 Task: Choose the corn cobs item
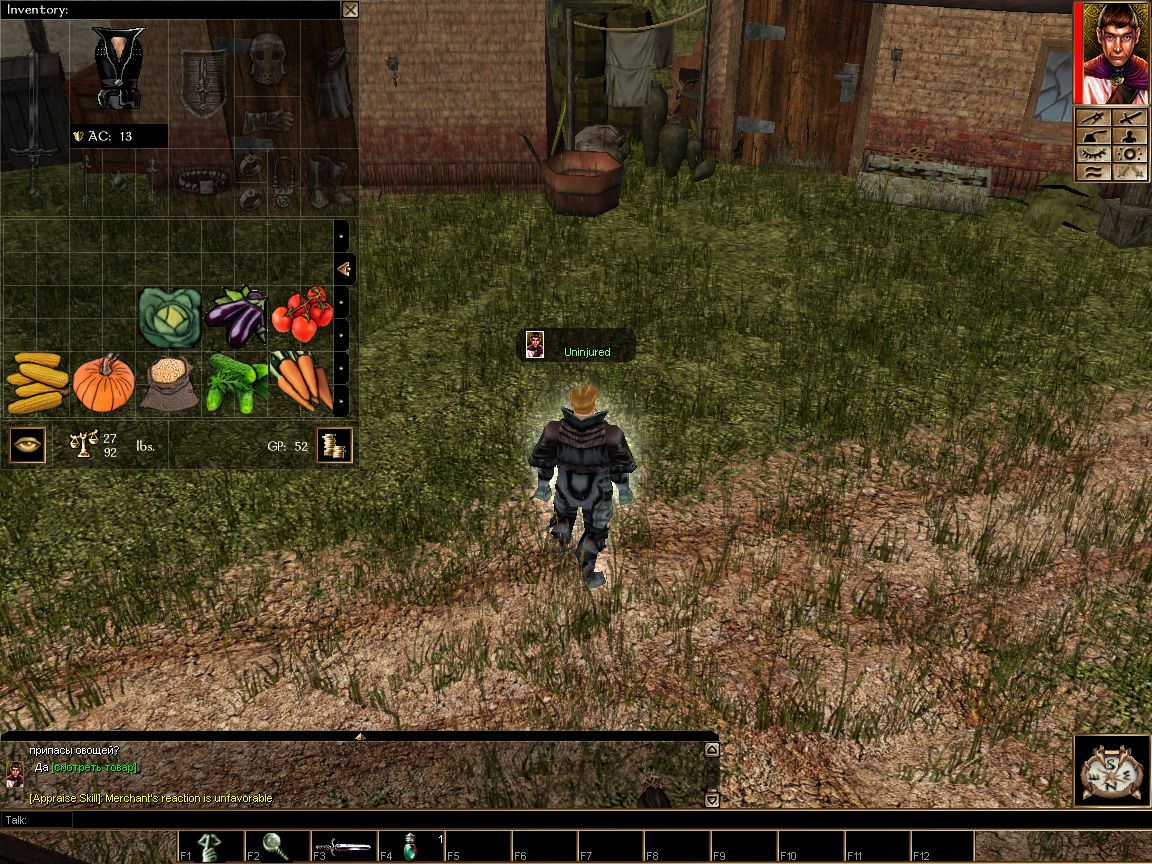click(x=36, y=383)
